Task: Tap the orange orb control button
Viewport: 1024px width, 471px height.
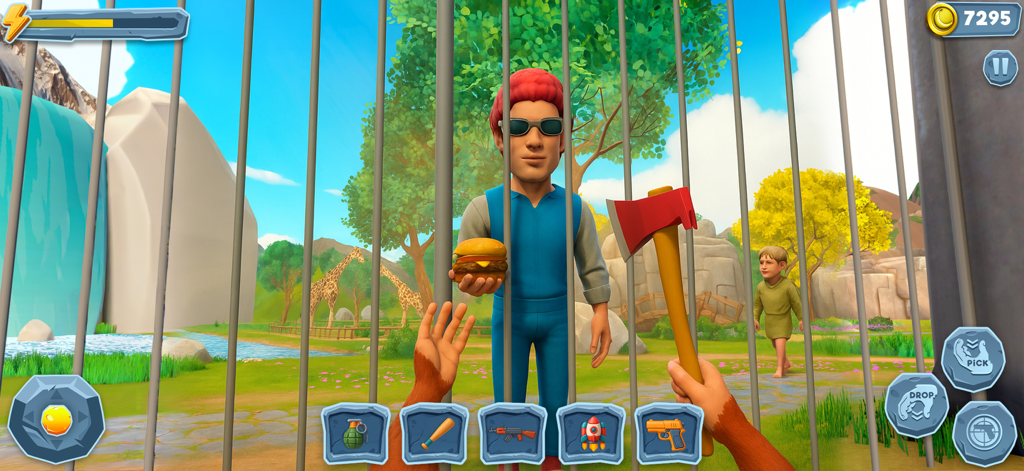Action: (x=56, y=419)
